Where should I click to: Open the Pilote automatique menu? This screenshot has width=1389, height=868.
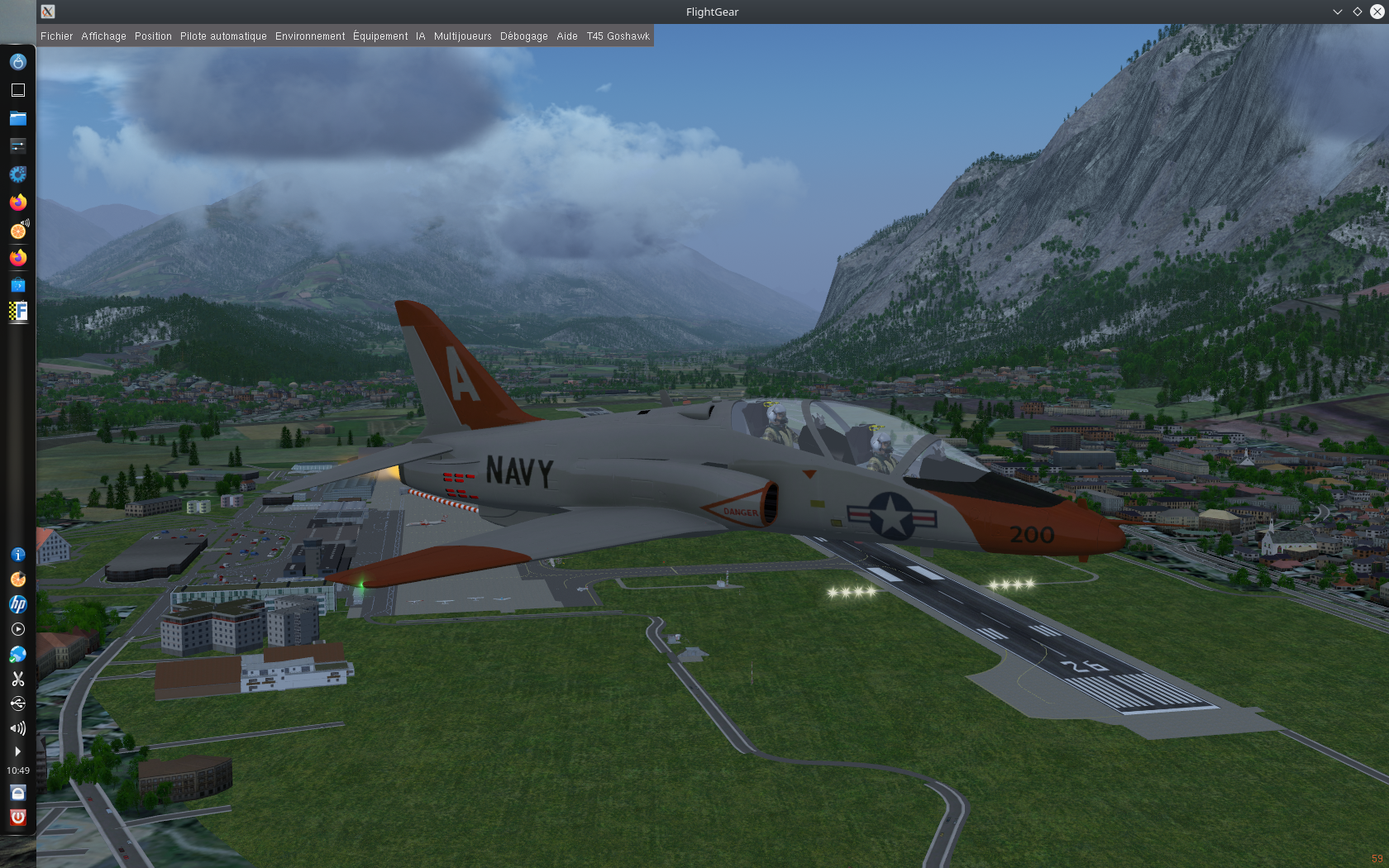(x=223, y=36)
